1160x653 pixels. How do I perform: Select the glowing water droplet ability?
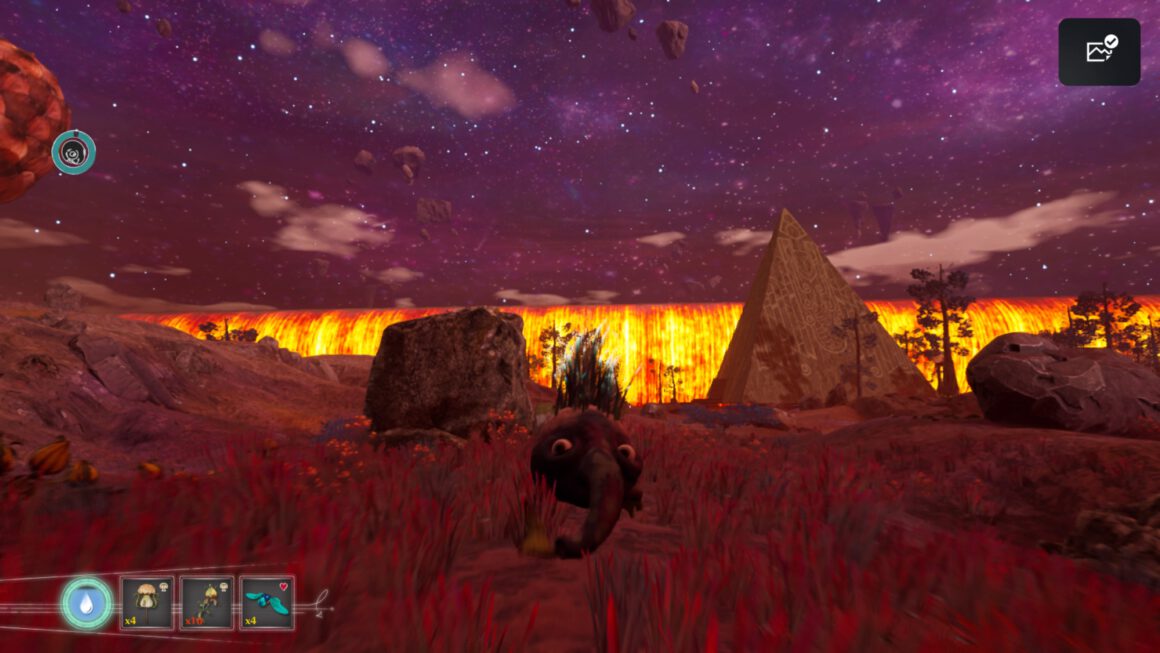[x=86, y=603]
